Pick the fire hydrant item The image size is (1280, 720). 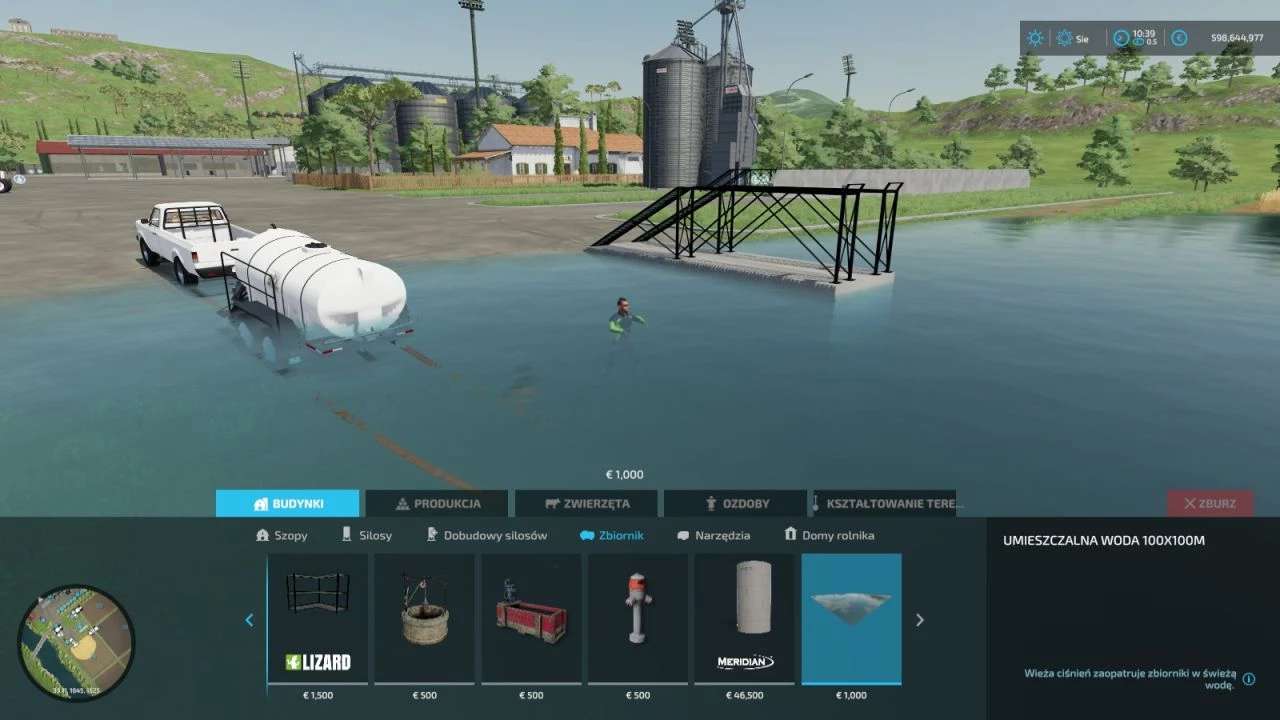(638, 618)
